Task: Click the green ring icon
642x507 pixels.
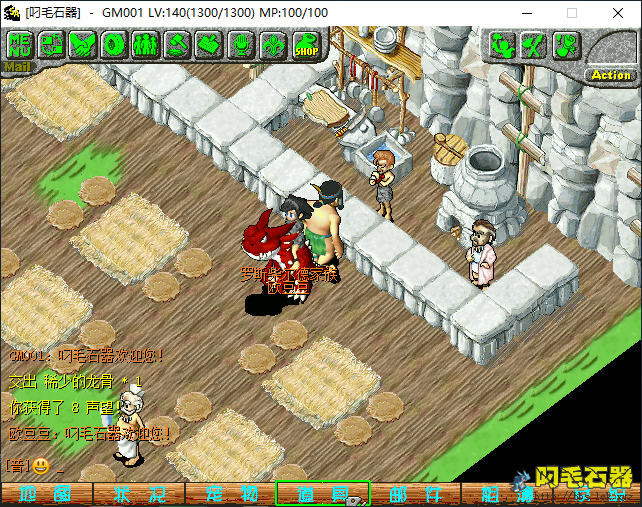Action: click(x=114, y=45)
